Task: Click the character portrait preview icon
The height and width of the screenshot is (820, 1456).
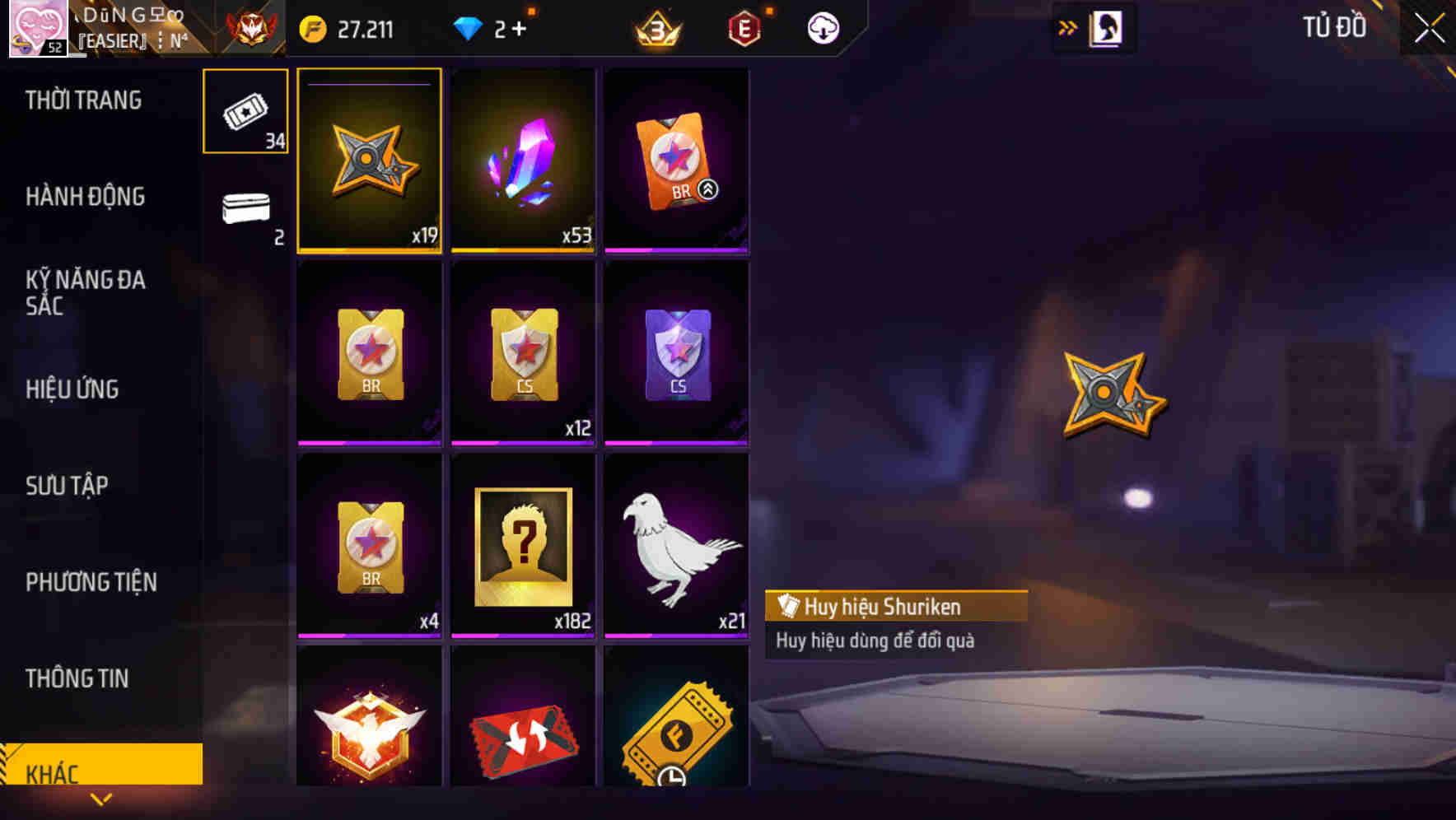Action: 1108,27
